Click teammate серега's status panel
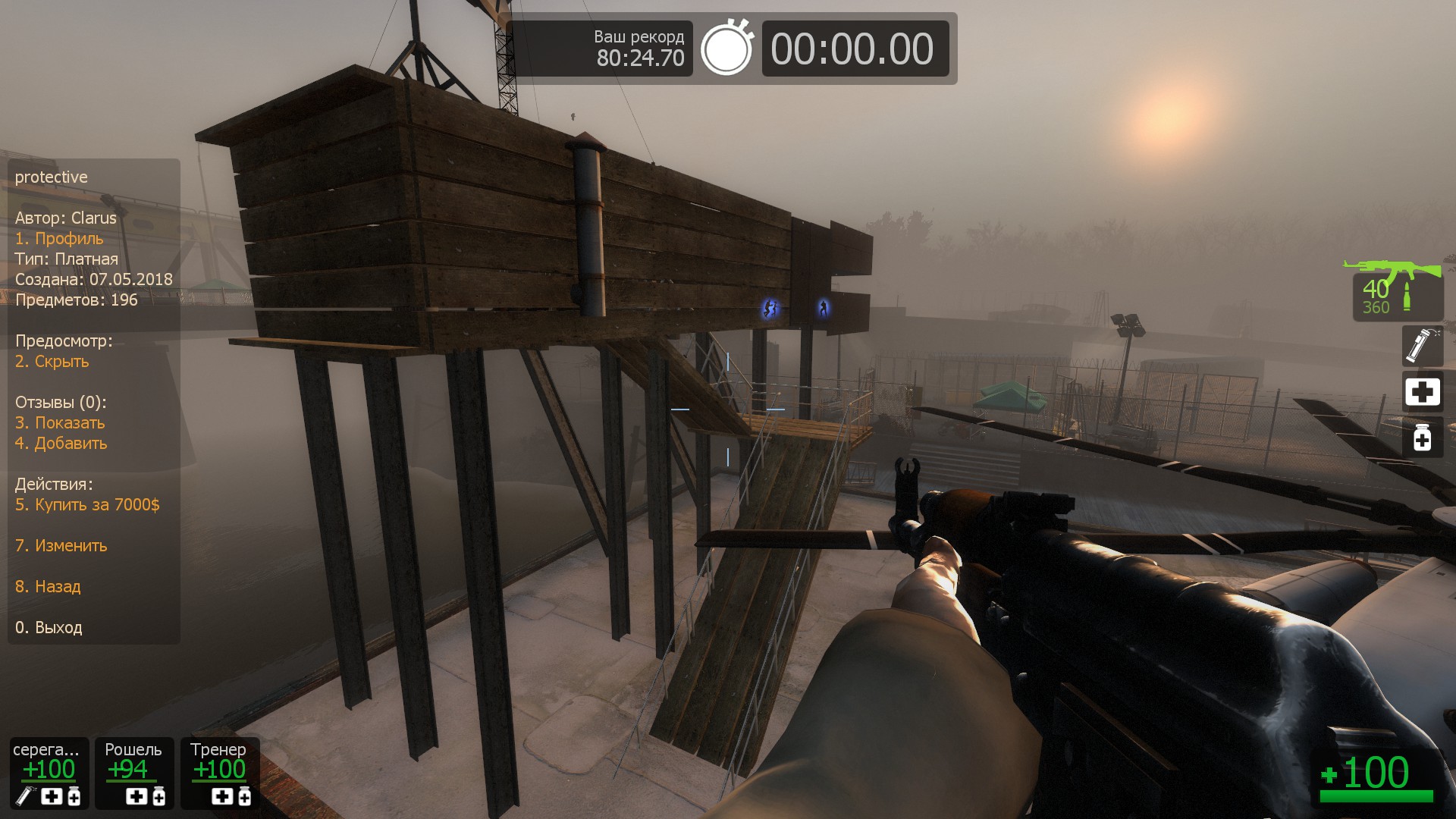The height and width of the screenshot is (819, 1456). pos(49,773)
